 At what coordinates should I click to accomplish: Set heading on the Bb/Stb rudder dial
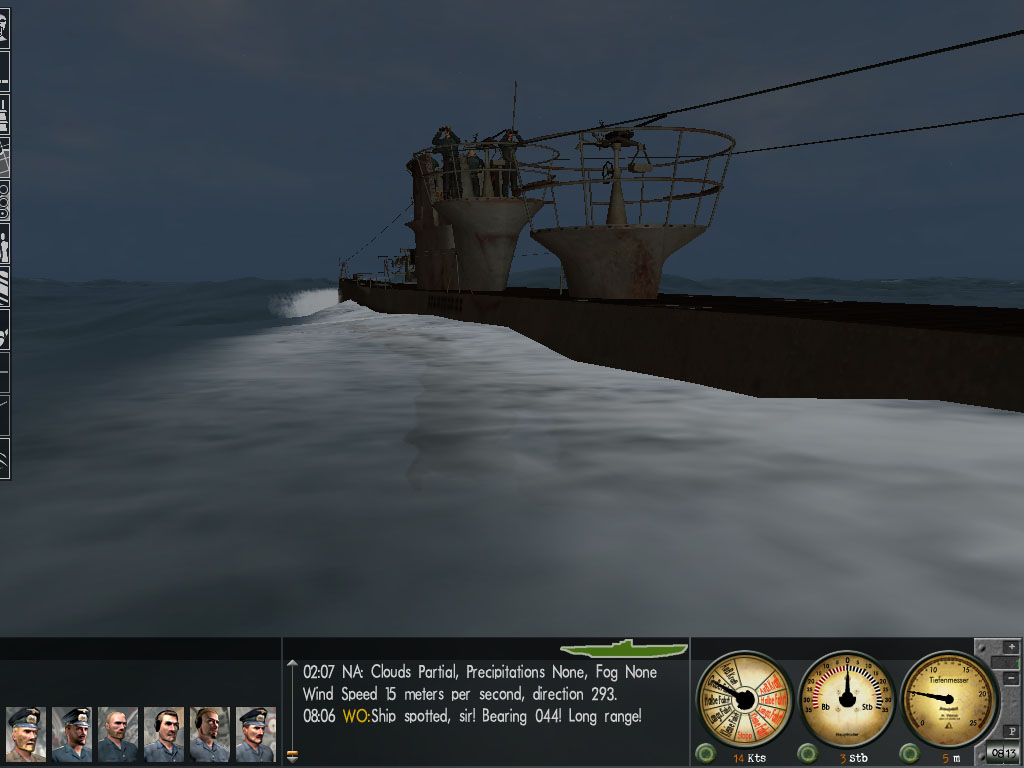tap(848, 698)
